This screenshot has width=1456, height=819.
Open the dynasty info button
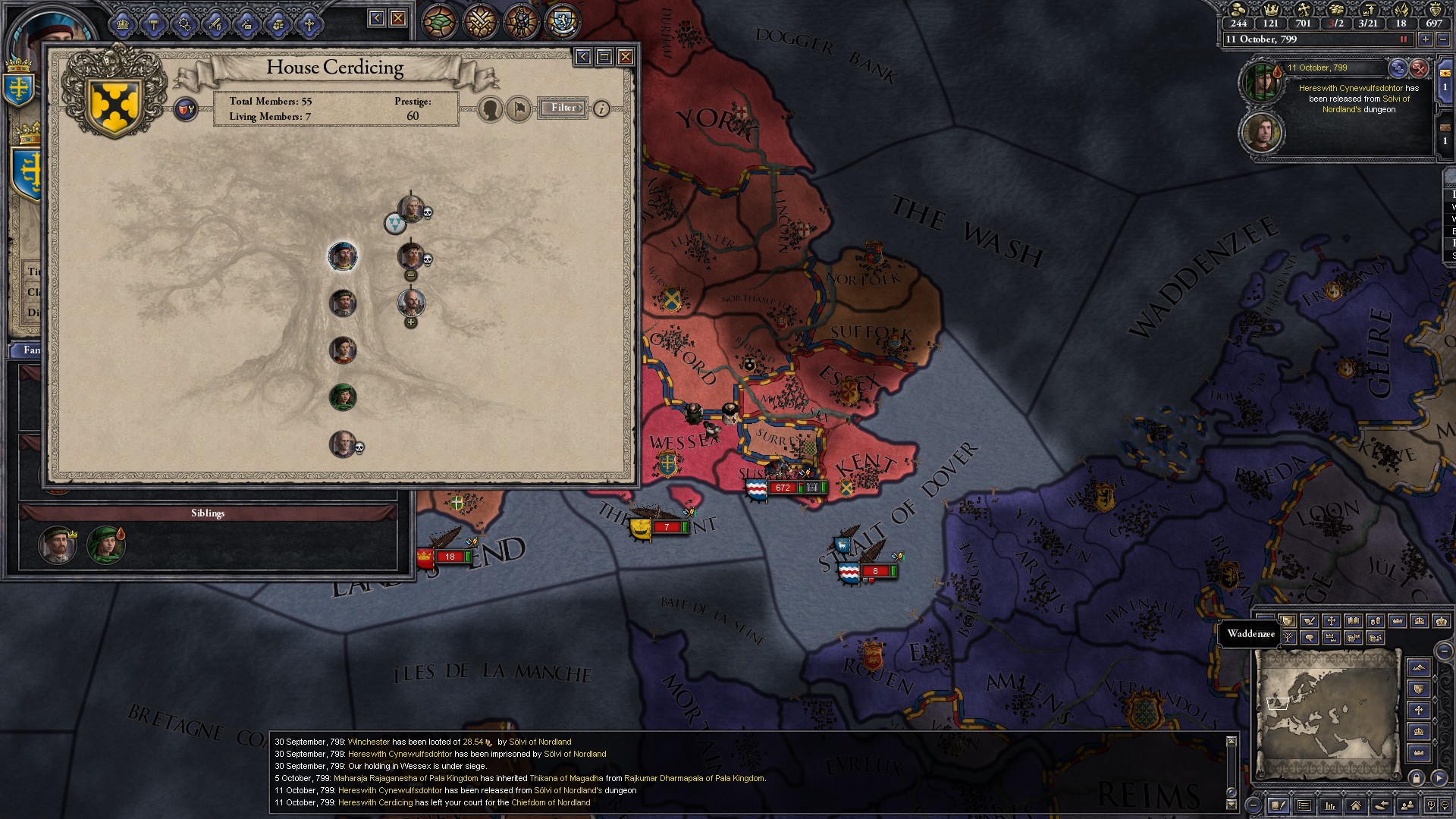(x=601, y=108)
